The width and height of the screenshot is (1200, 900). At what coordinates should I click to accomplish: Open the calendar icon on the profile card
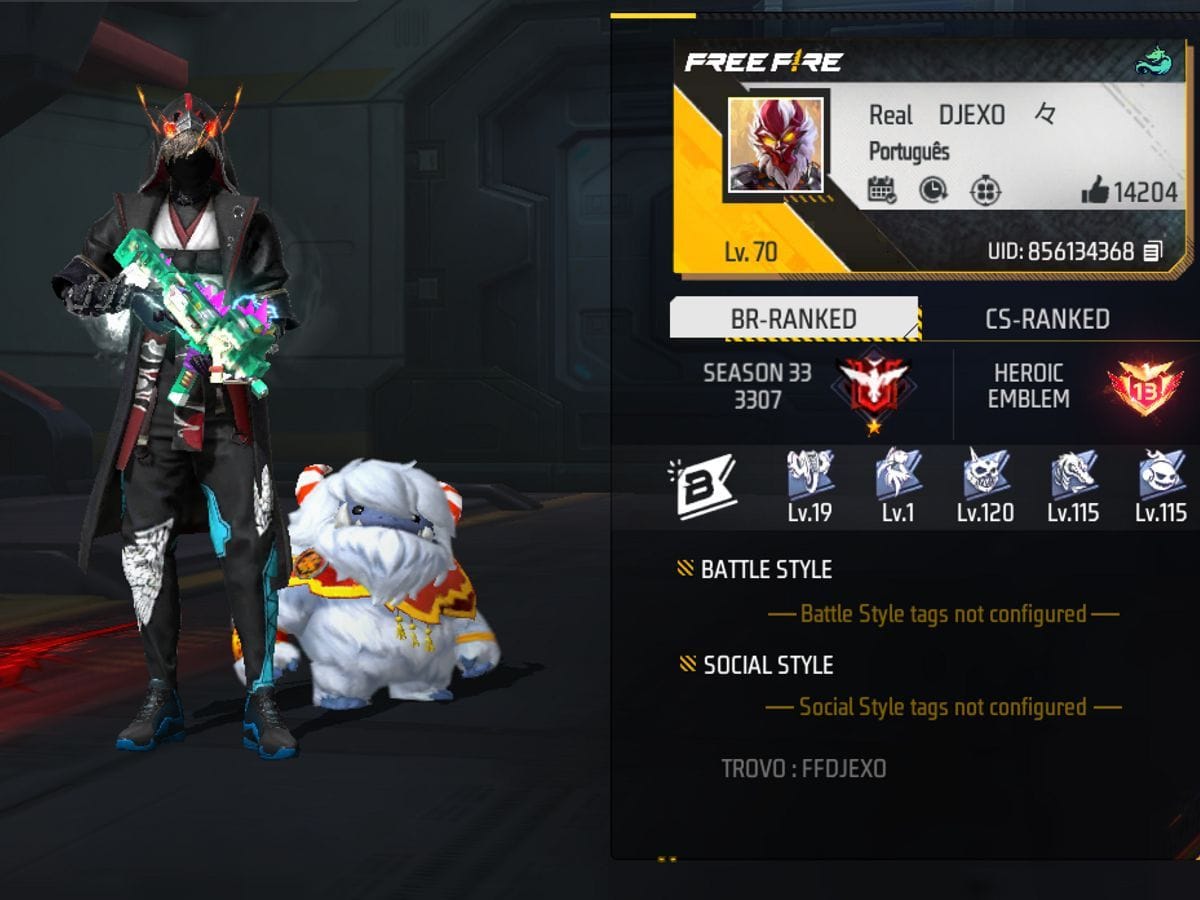coord(882,190)
